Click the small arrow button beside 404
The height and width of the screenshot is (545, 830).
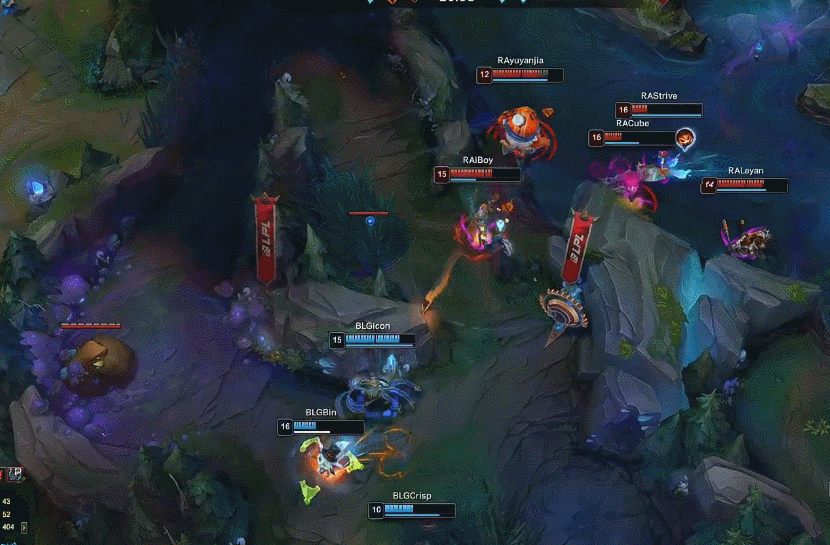click(x=25, y=527)
